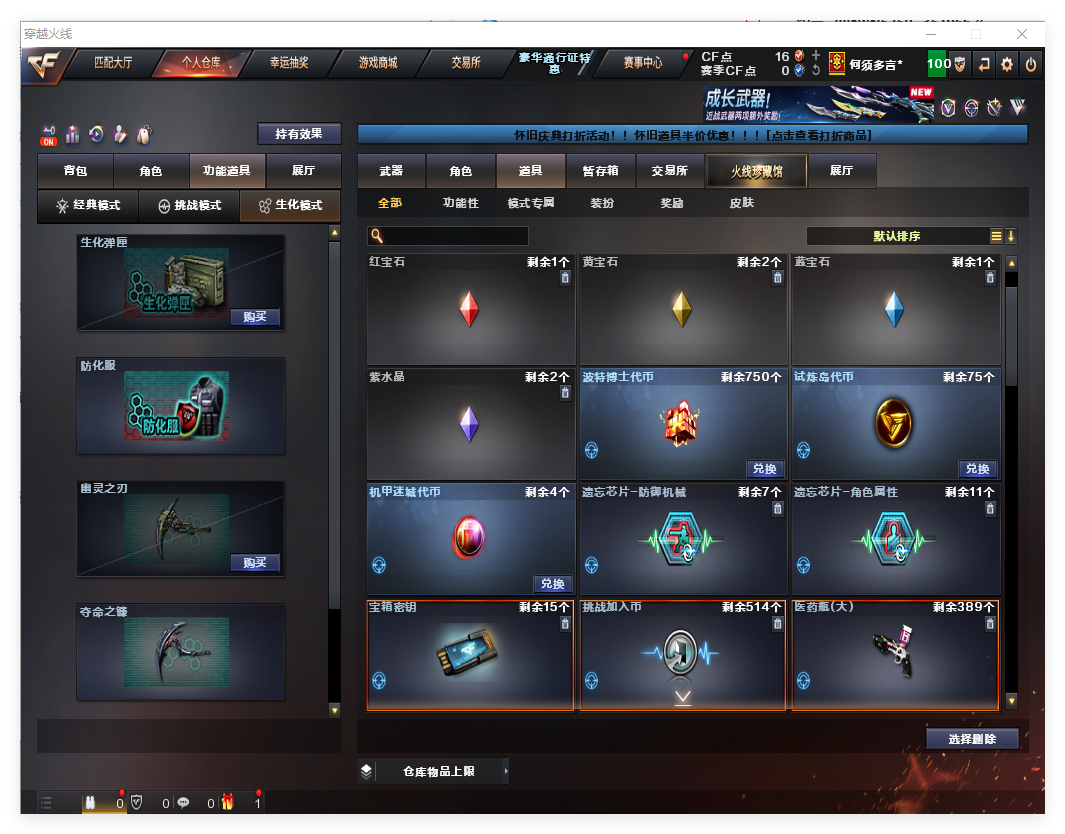The image size is (1065, 834).
Task: Click the 选择删除 delete selection button
Action: (x=972, y=739)
